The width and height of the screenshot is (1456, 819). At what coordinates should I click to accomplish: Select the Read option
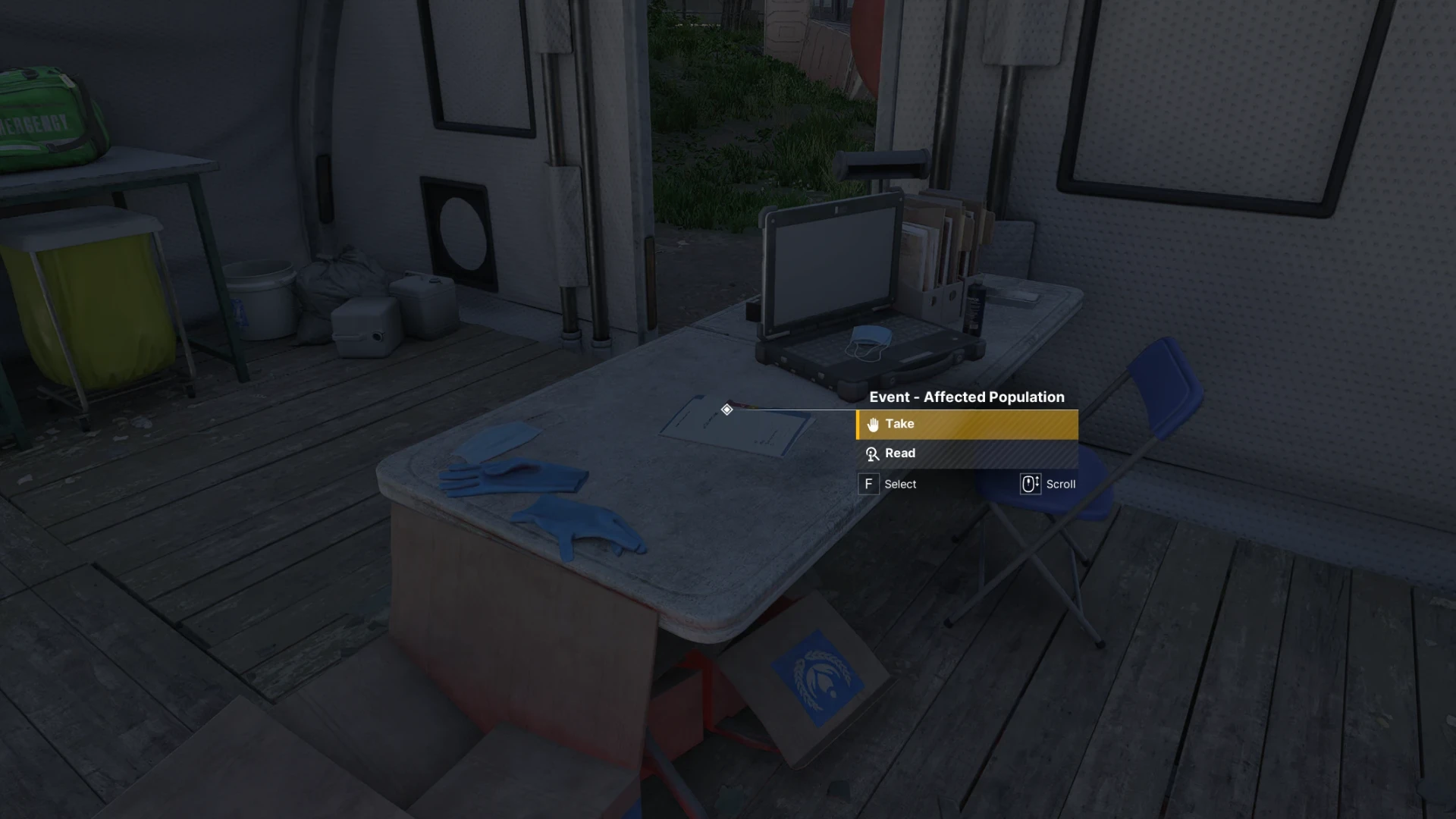coord(967,453)
